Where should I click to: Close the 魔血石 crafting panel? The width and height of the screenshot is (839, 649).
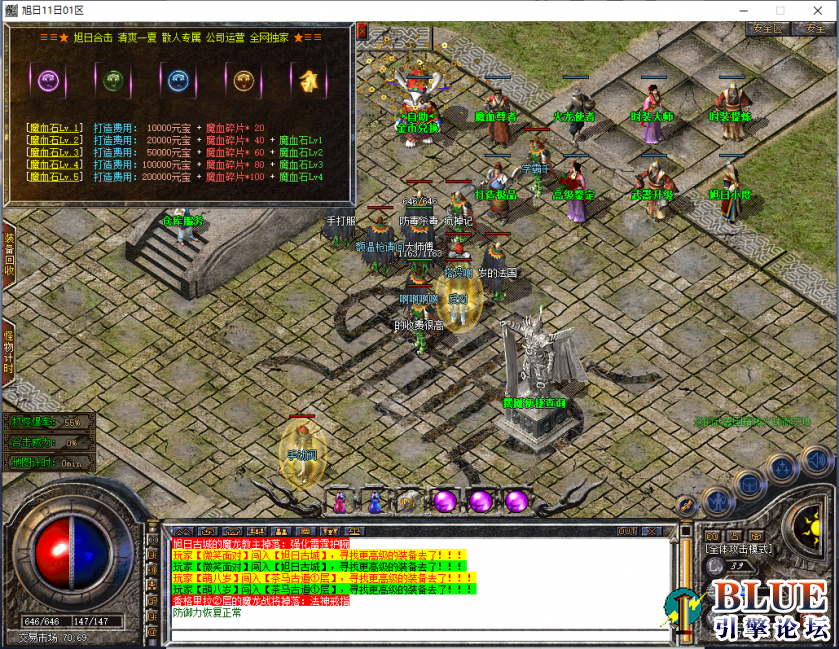click(x=361, y=30)
